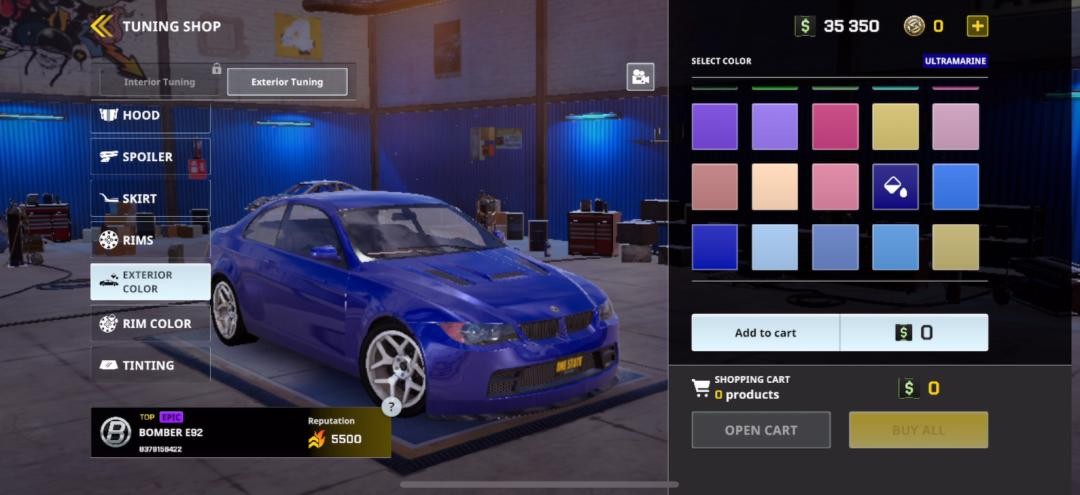The height and width of the screenshot is (495, 1080).
Task: Show reputation help via the question mark
Action: [x=392, y=406]
